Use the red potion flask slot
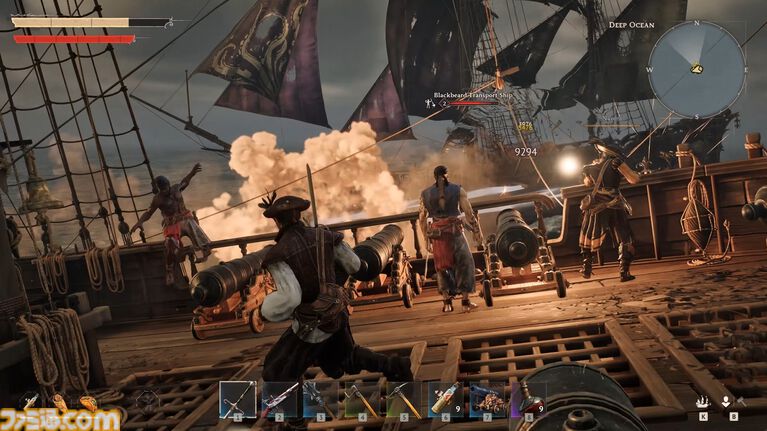767x431 pixels. [528, 399]
